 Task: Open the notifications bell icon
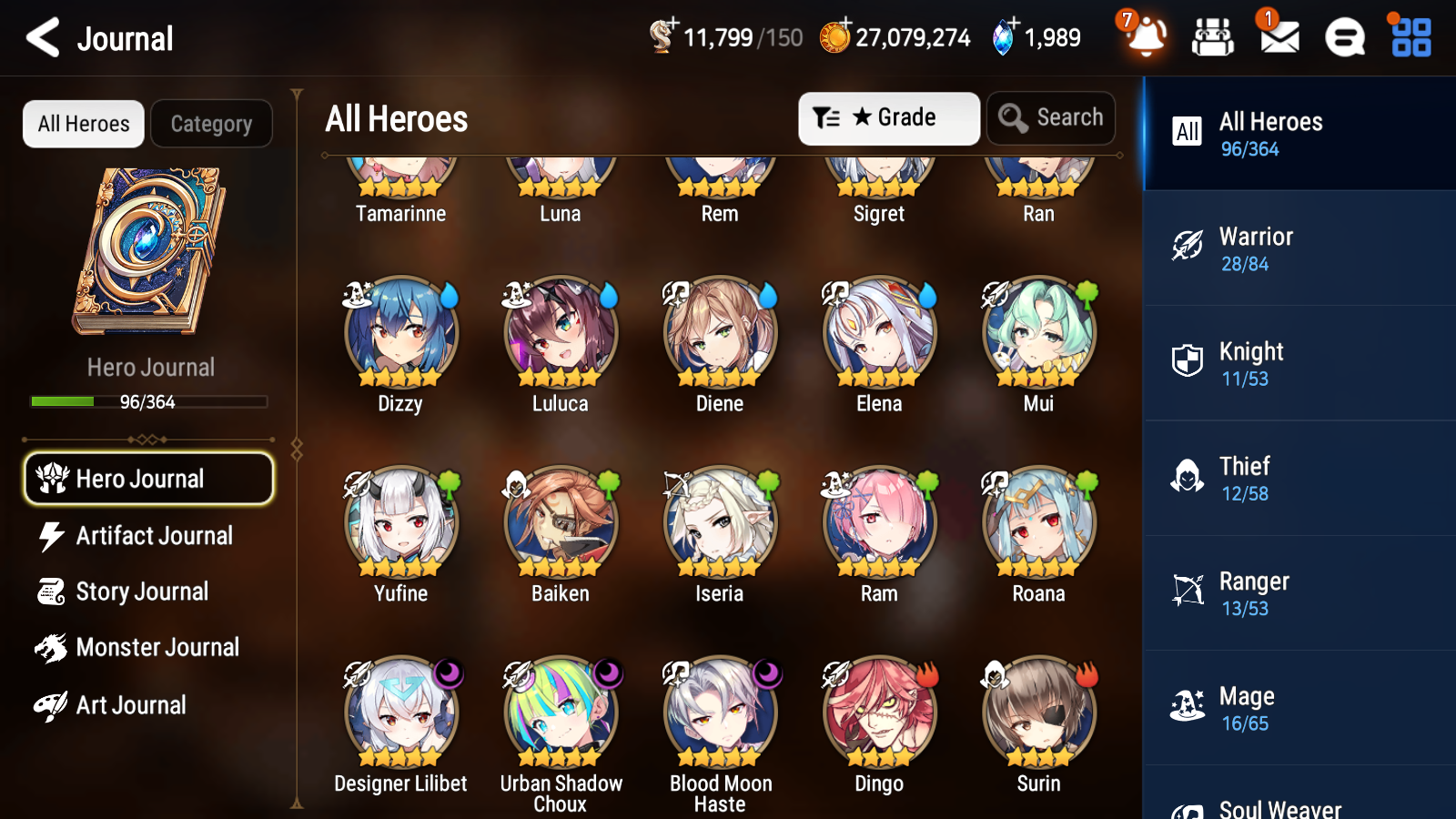1146,37
